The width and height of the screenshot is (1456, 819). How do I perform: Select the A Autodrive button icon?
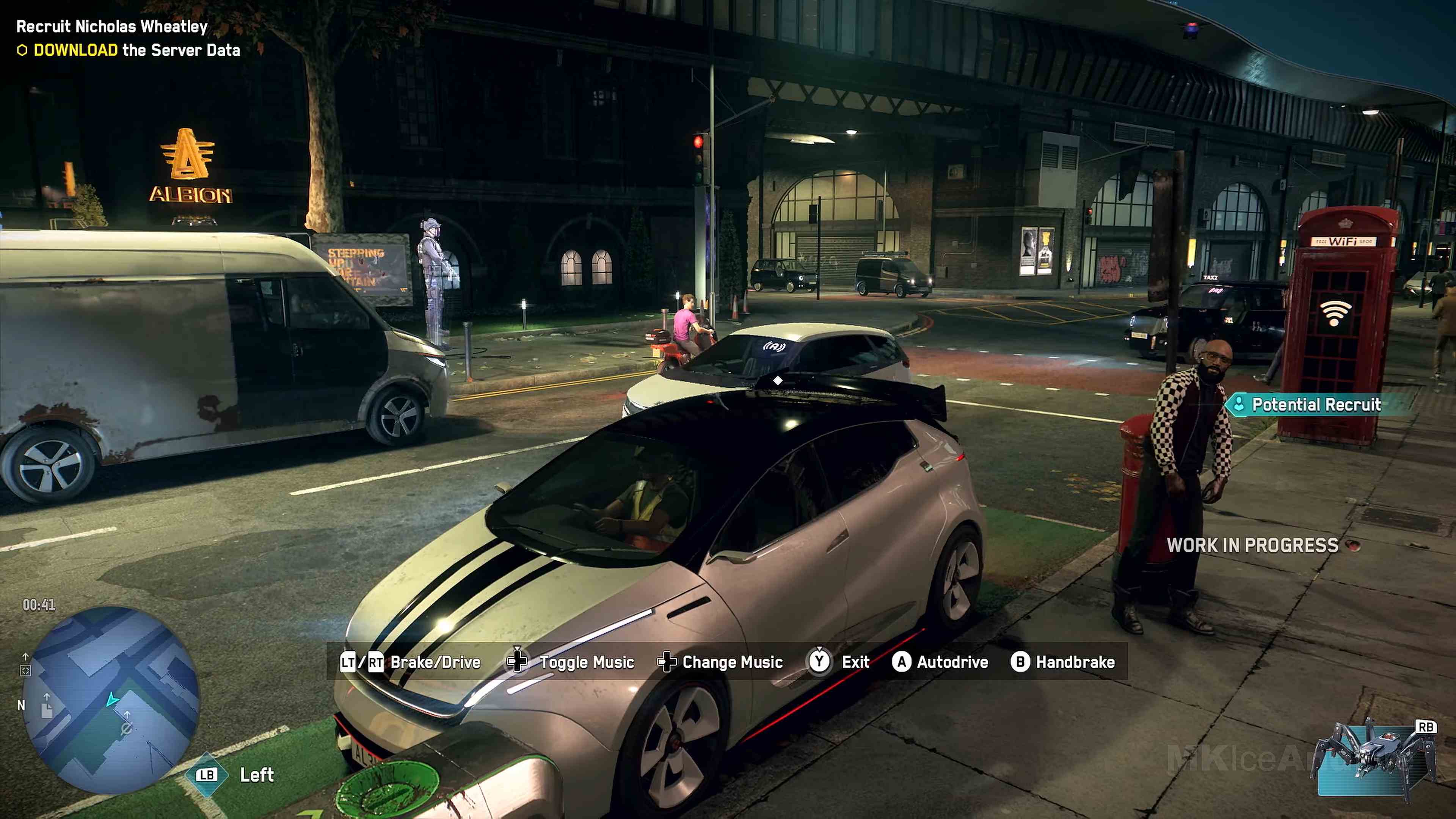coord(903,662)
